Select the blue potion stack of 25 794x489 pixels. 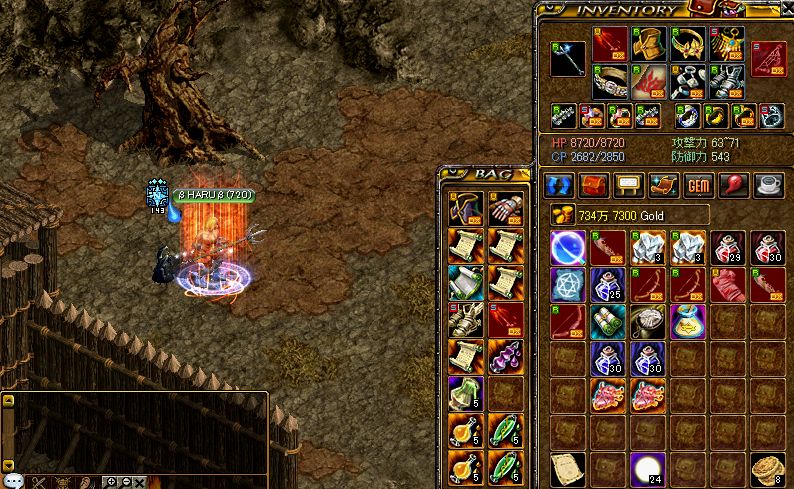coord(607,285)
